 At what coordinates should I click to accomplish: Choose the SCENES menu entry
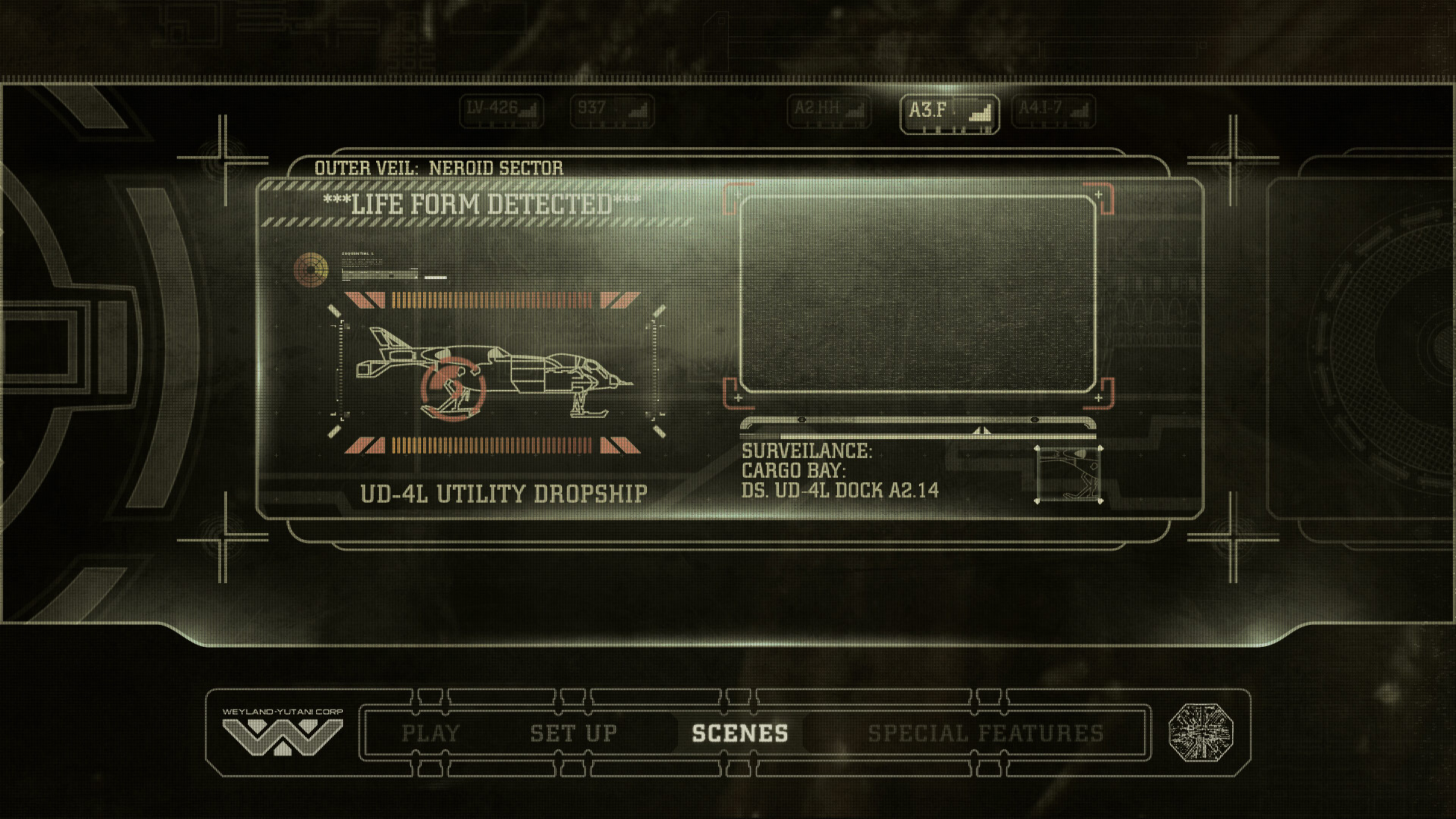coord(739,733)
